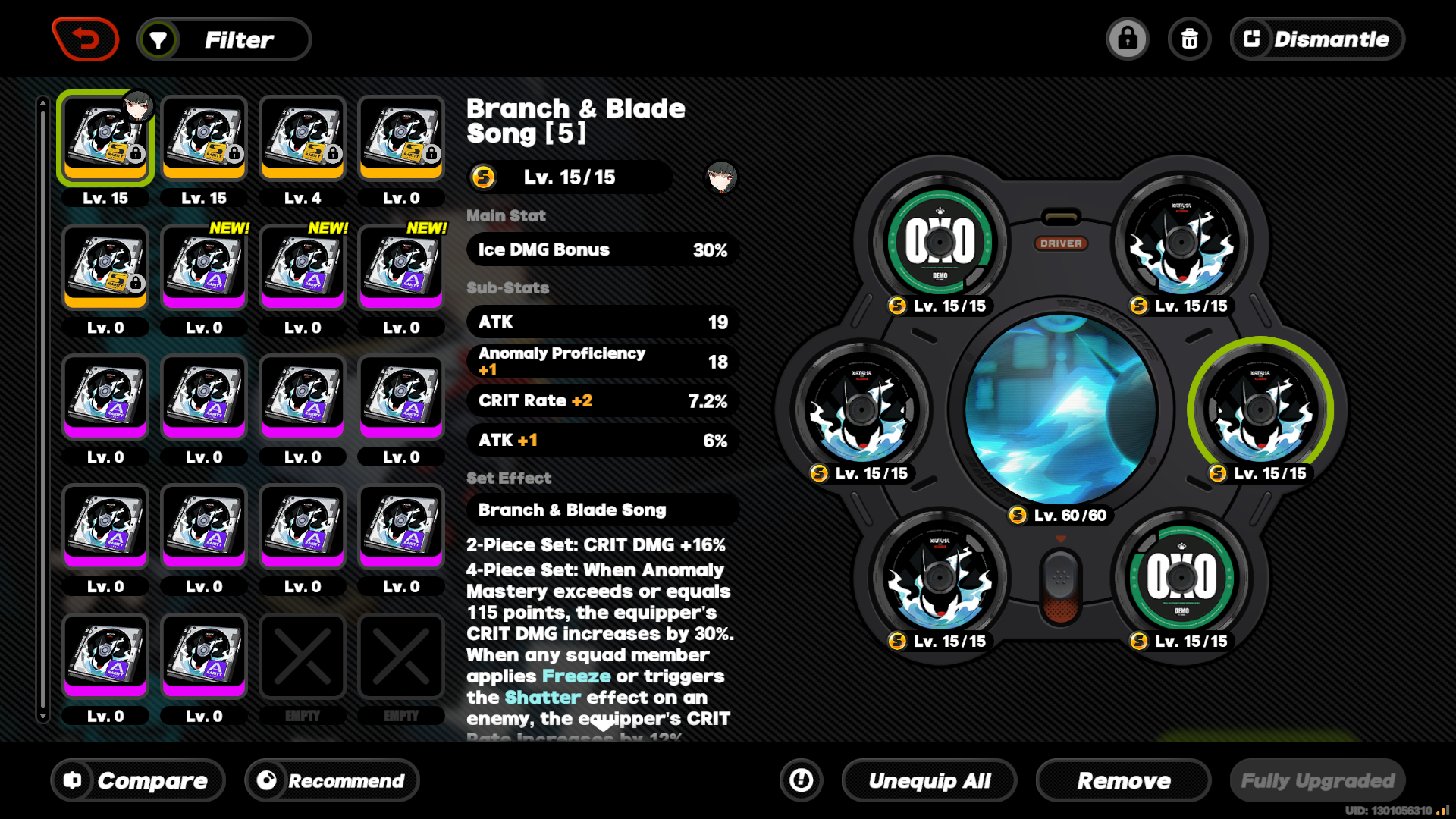Click the smiley face icon near Unequip All
This screenshot has width=1456, height=819.
pyautogui.click(x=801, y=780)
